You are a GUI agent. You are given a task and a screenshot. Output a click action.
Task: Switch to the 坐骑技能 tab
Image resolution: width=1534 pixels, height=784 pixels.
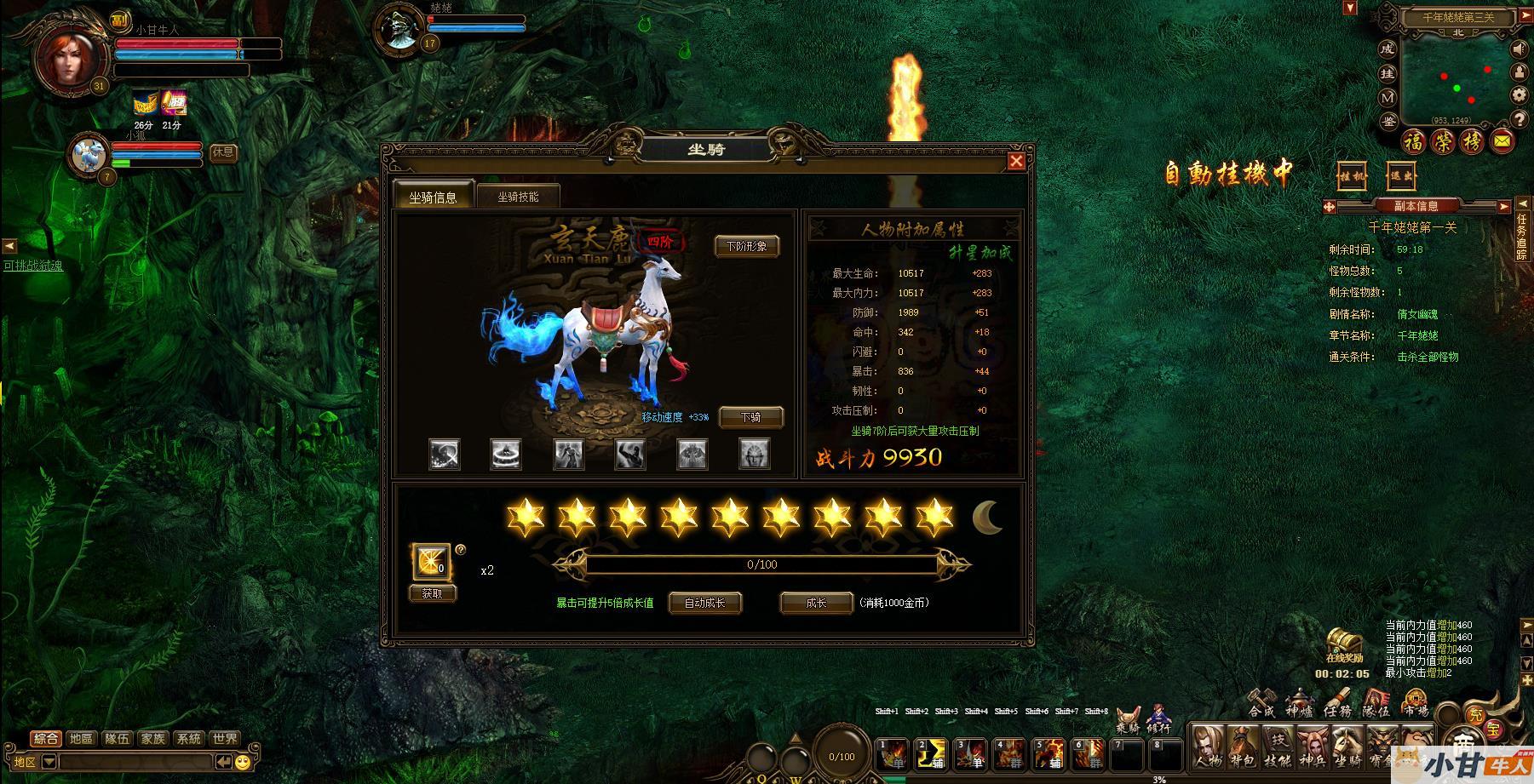518,197
